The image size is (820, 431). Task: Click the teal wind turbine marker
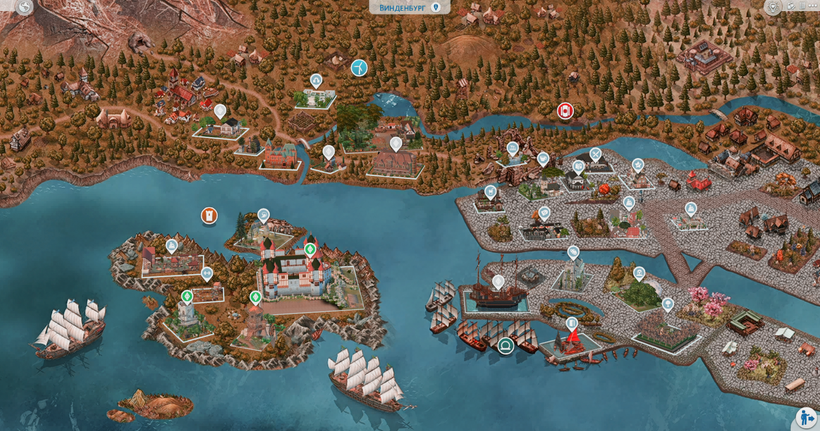(358, 68)
